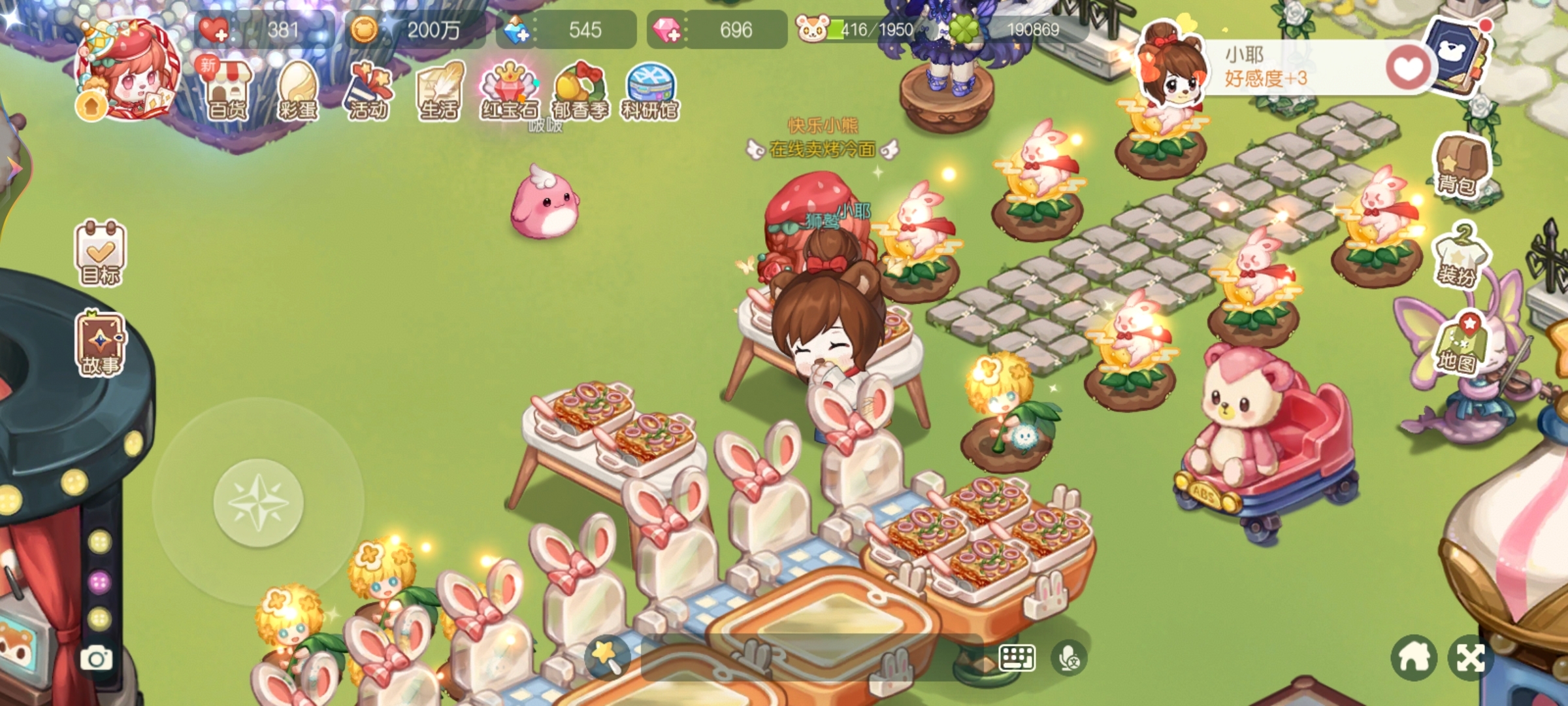Open the 背包 backpack
The width and height of the screenshot is (1568, 706).
[1462, 163]
